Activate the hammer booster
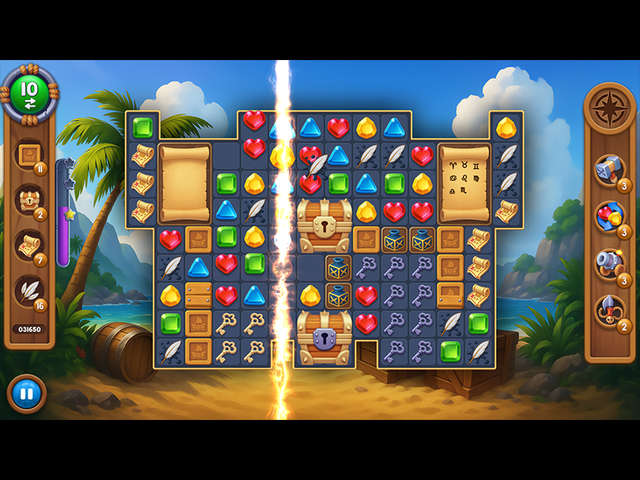This screenshot has height=480, width=640. click(x=608, y=168)
